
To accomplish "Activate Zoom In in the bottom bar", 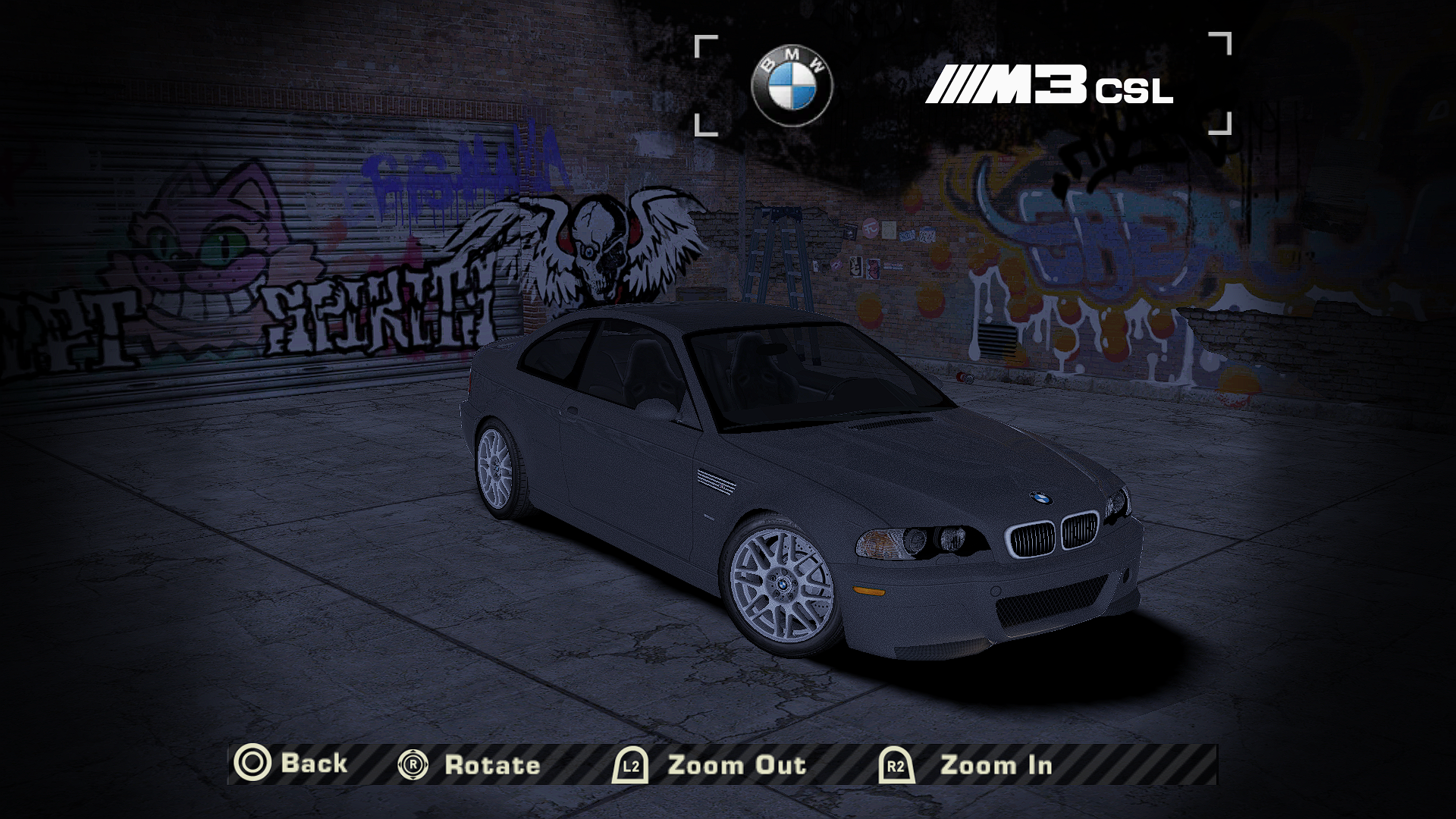I will point(968,764).
